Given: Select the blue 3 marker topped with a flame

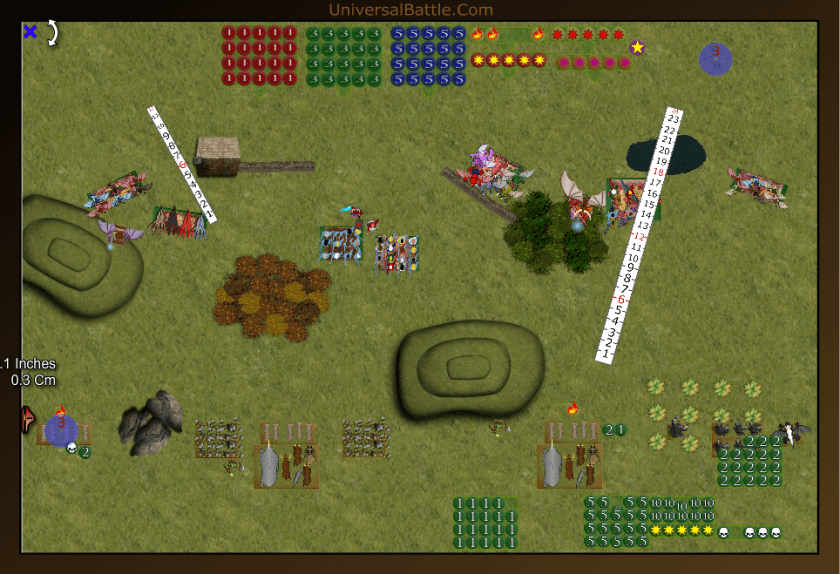Looking at the screenshot, I should pos(60,430).
